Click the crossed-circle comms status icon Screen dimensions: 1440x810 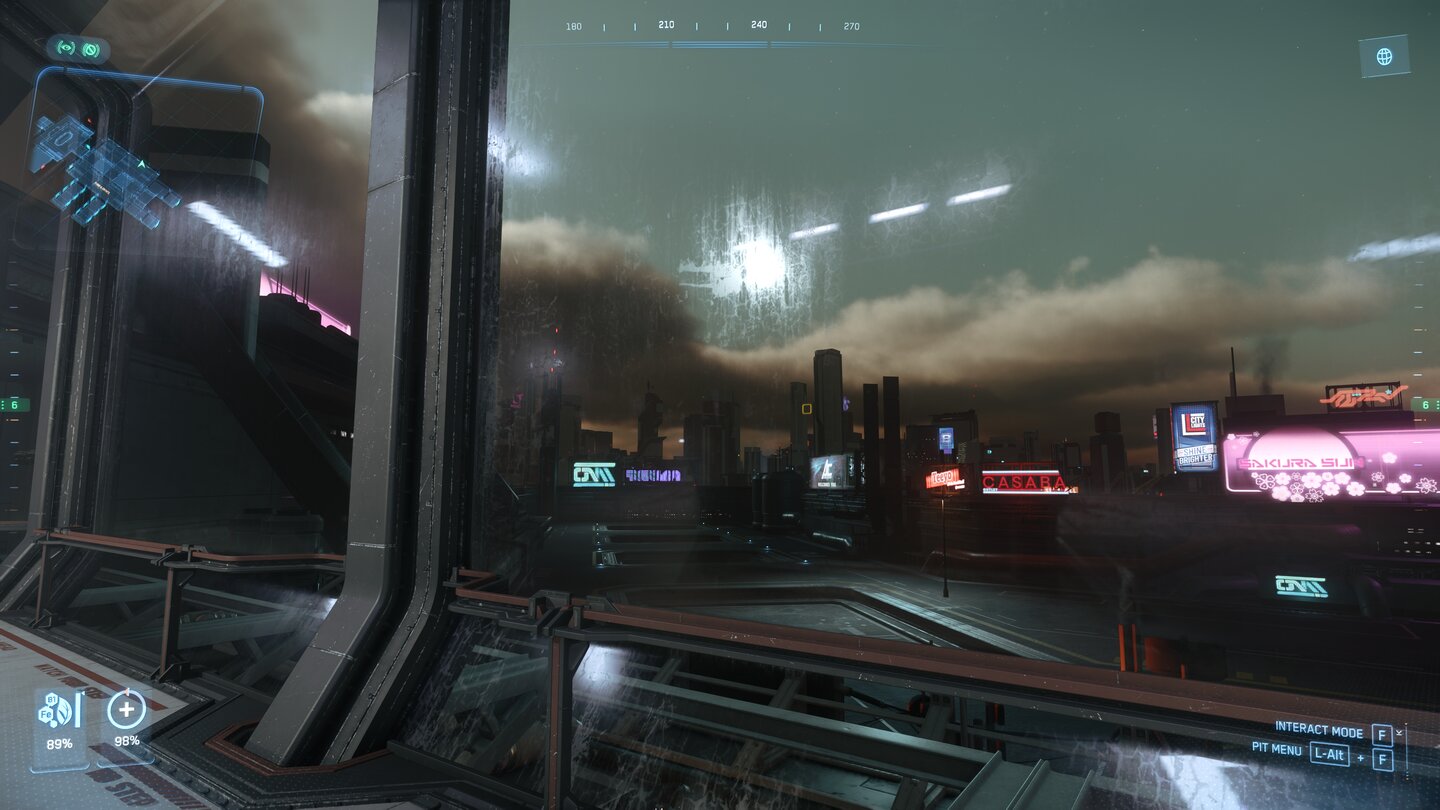click(92, 48)
